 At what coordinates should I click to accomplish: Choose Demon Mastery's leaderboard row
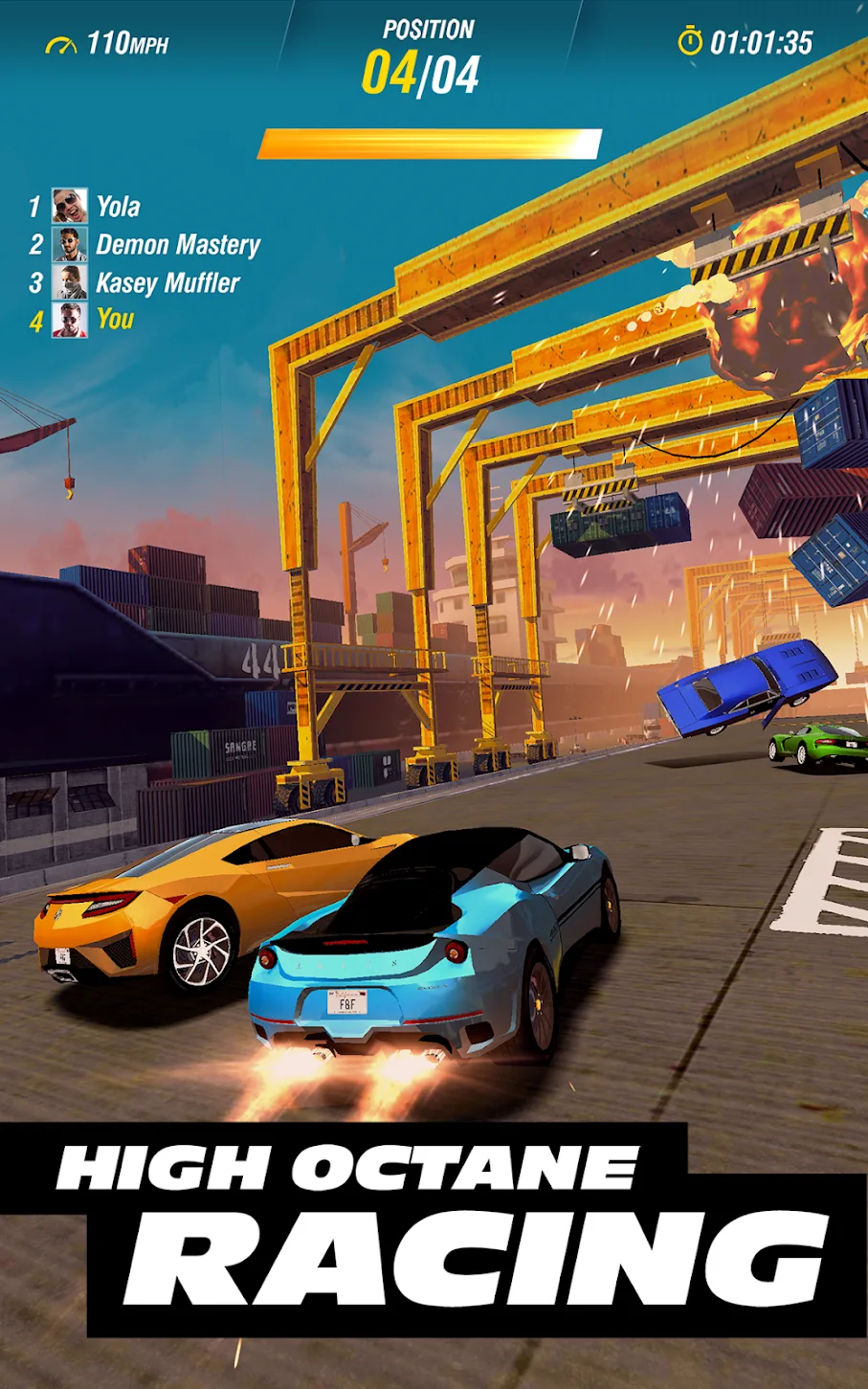click(x=177, y=245)
